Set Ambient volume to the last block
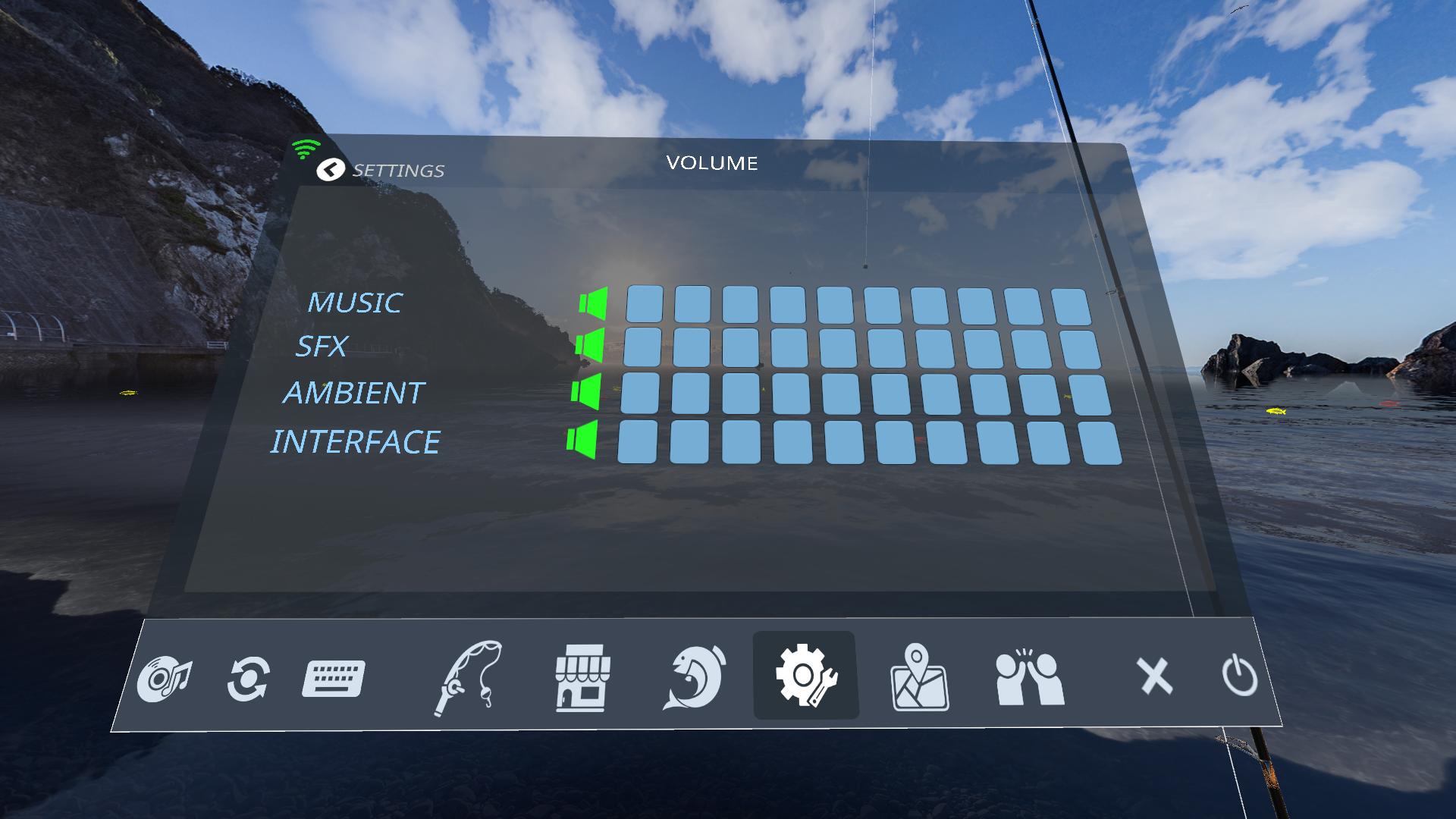The height and width of the screenshot is (819, 1456). [1089, 395]
